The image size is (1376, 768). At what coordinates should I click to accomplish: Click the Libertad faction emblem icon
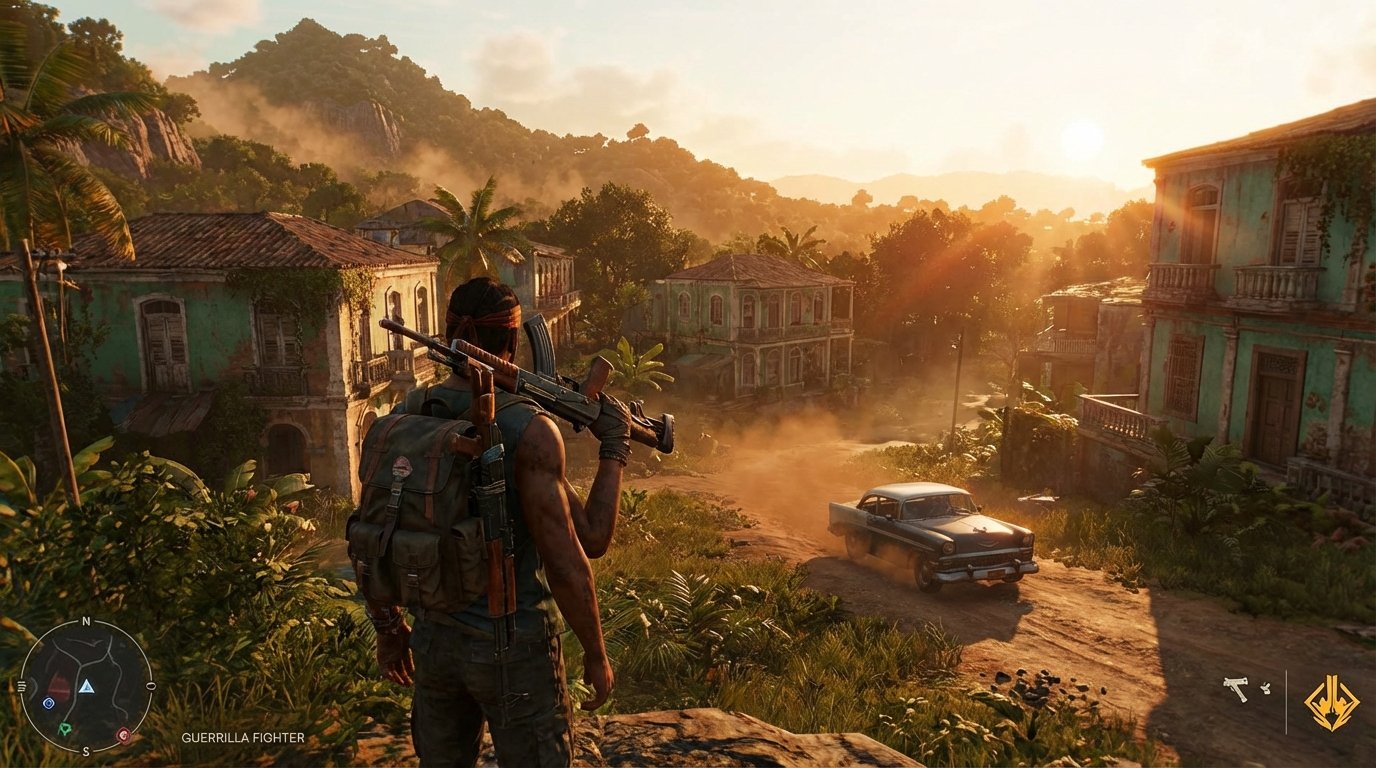pyautogui.click(x=1334, y=703)
